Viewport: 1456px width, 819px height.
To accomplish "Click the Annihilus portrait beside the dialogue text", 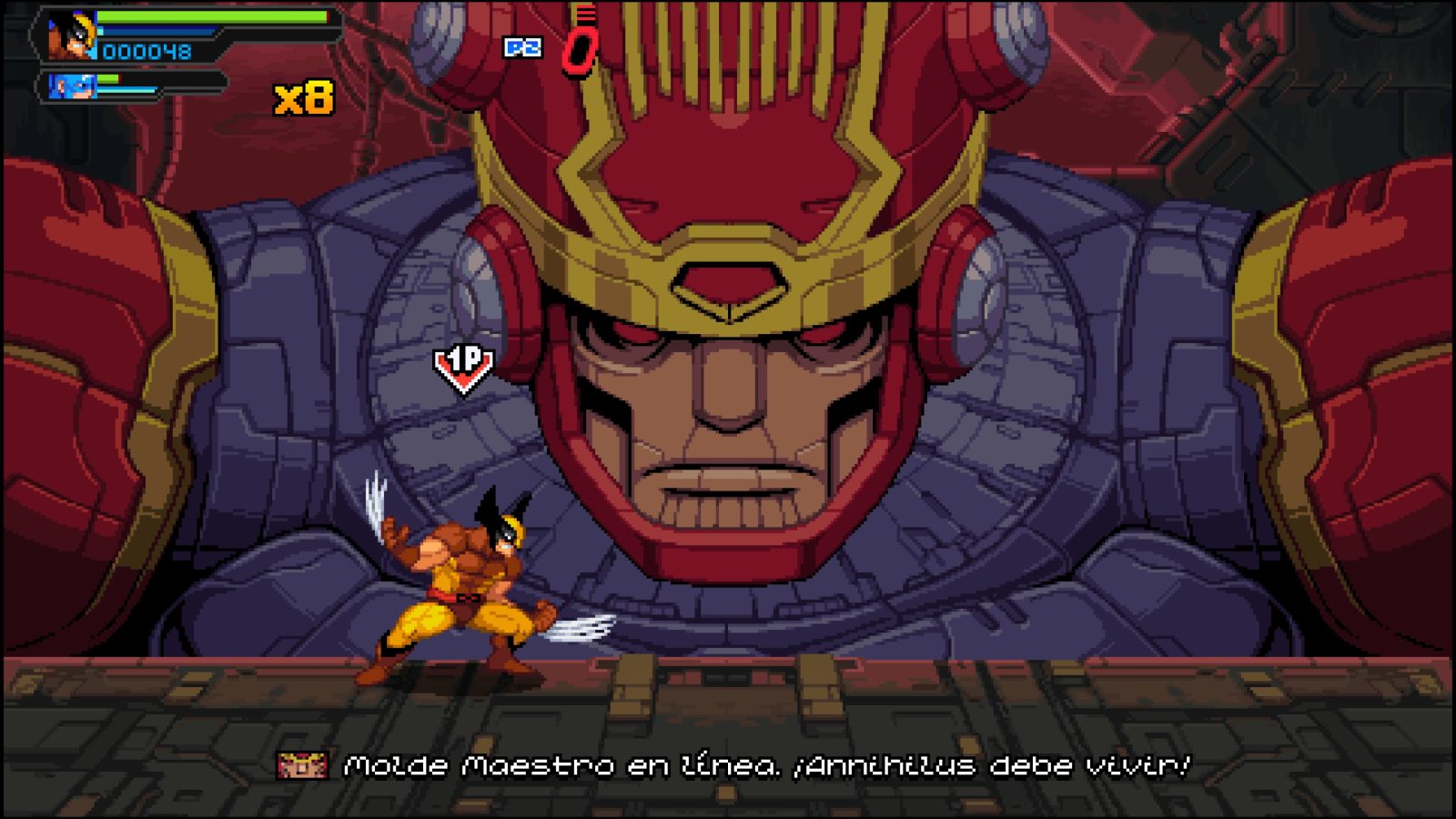I will [x=303, y=764].
